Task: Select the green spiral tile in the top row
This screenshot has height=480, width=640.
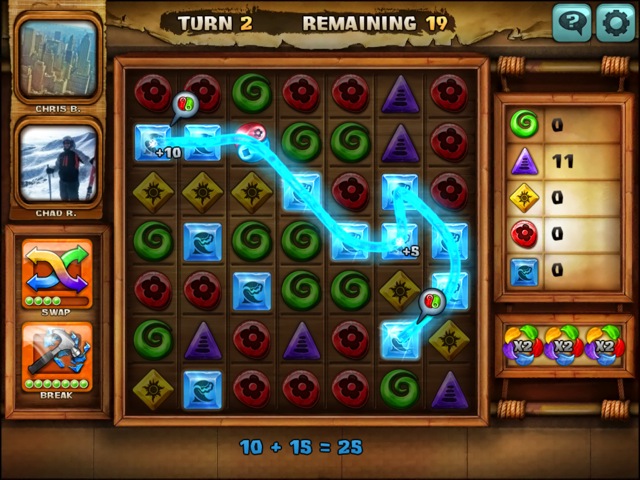Action: (252, 93)
